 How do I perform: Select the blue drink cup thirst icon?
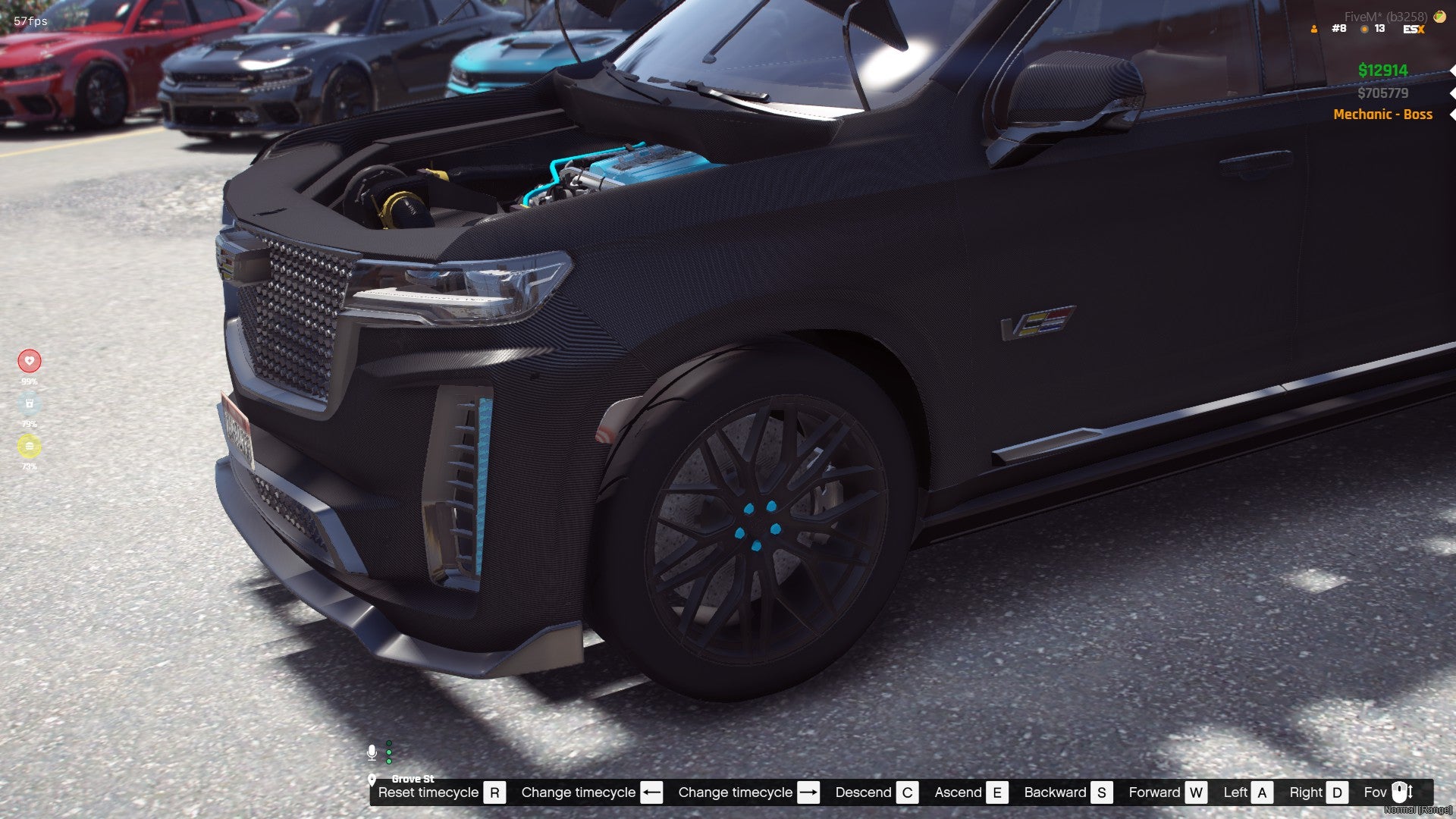pyautogui.click(x=30, y=403)
